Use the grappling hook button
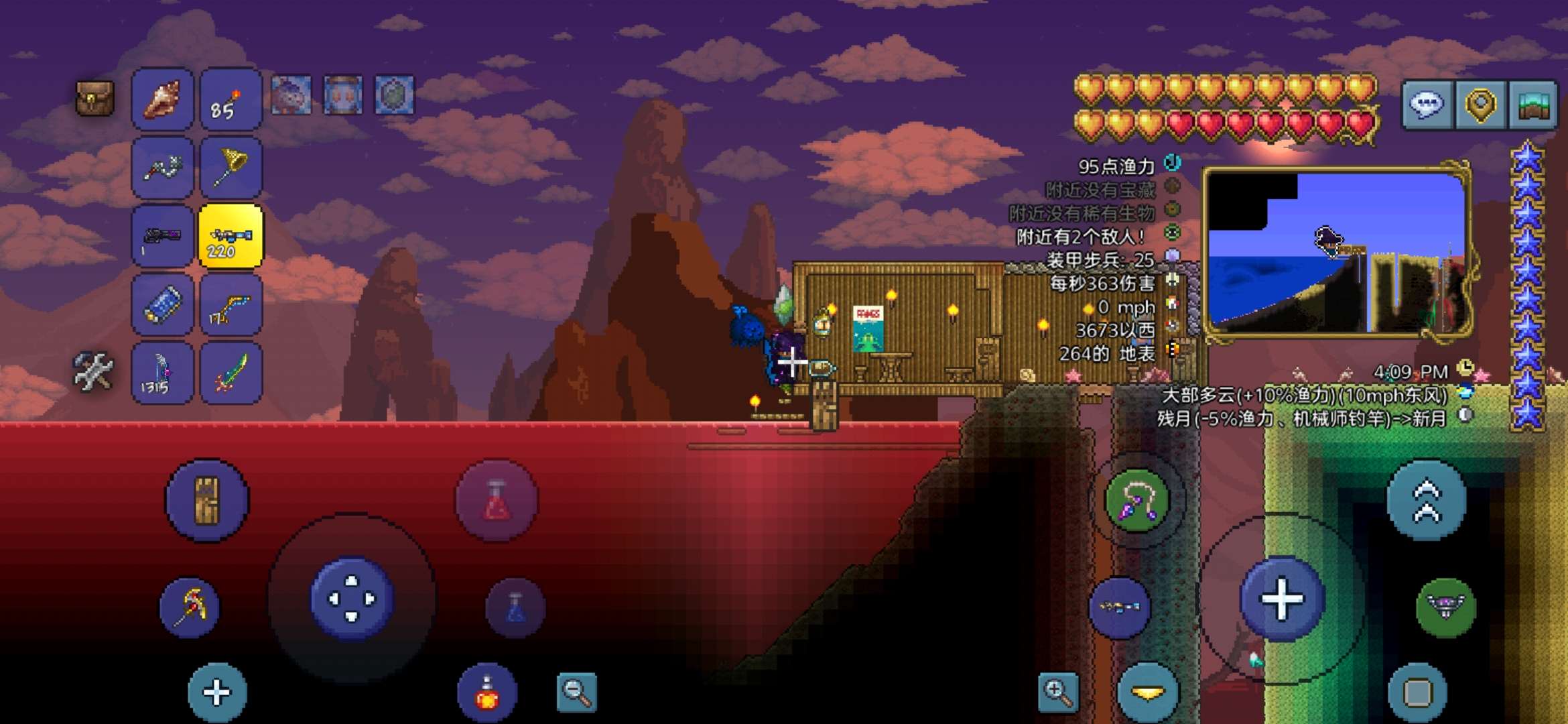1568x724 pixels. [1137, 501]
